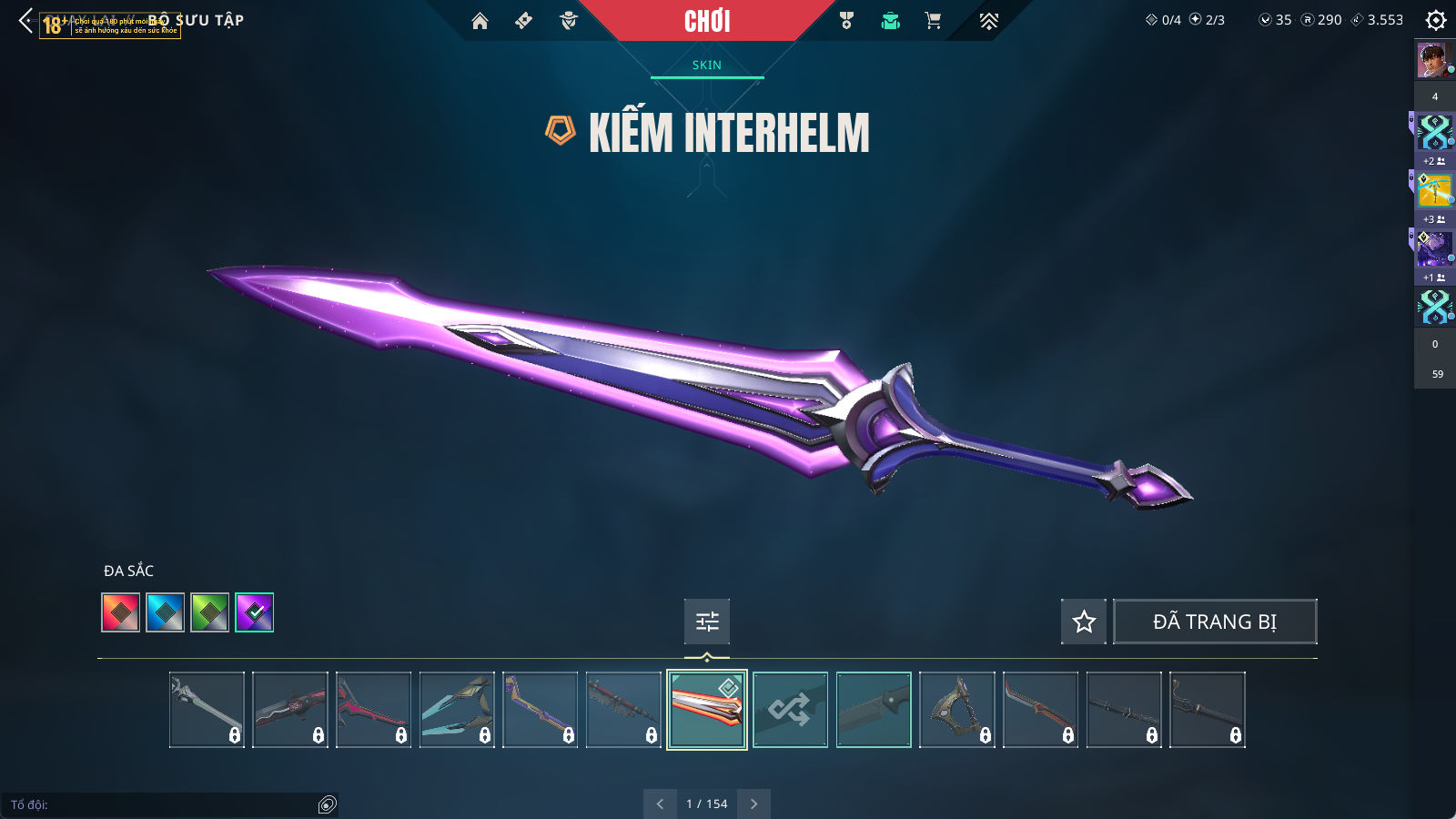Open the store shopping cart icon

(x=933, y=21)
